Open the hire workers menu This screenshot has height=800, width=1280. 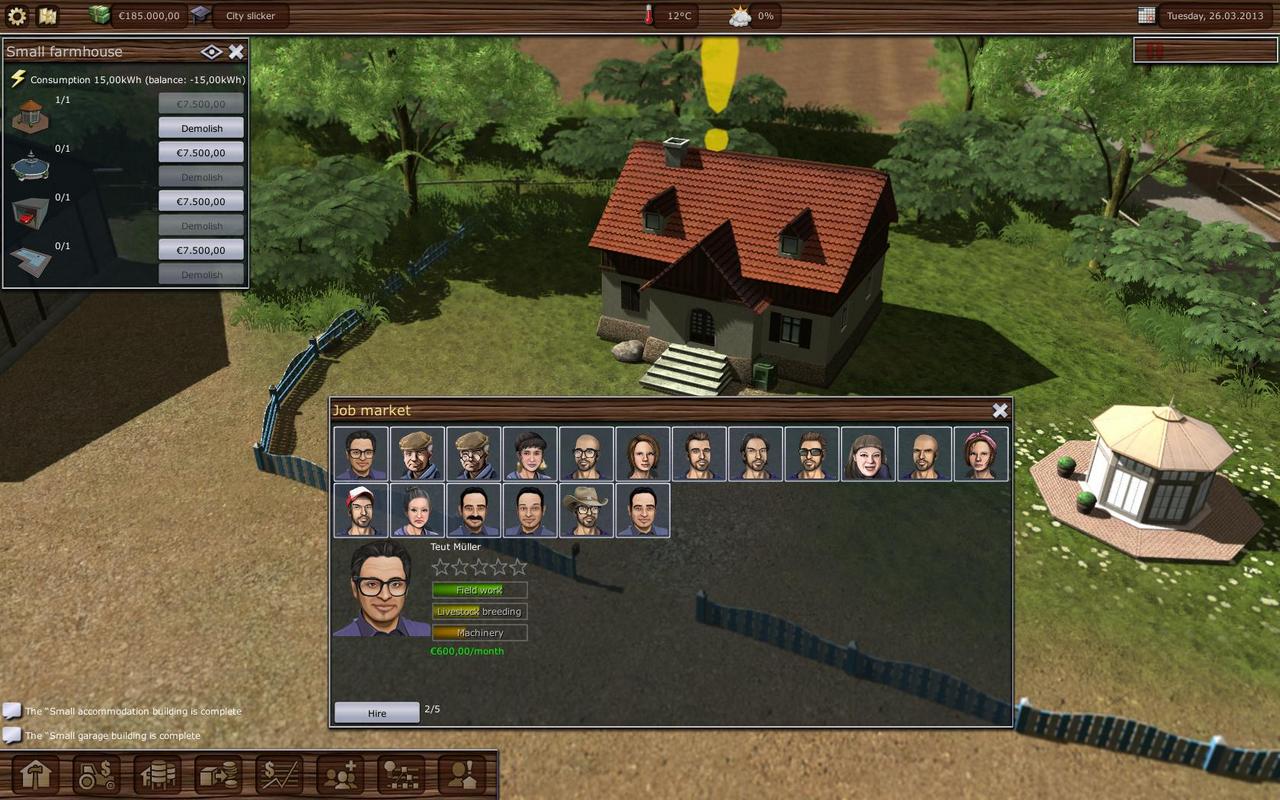pos(340,775)
